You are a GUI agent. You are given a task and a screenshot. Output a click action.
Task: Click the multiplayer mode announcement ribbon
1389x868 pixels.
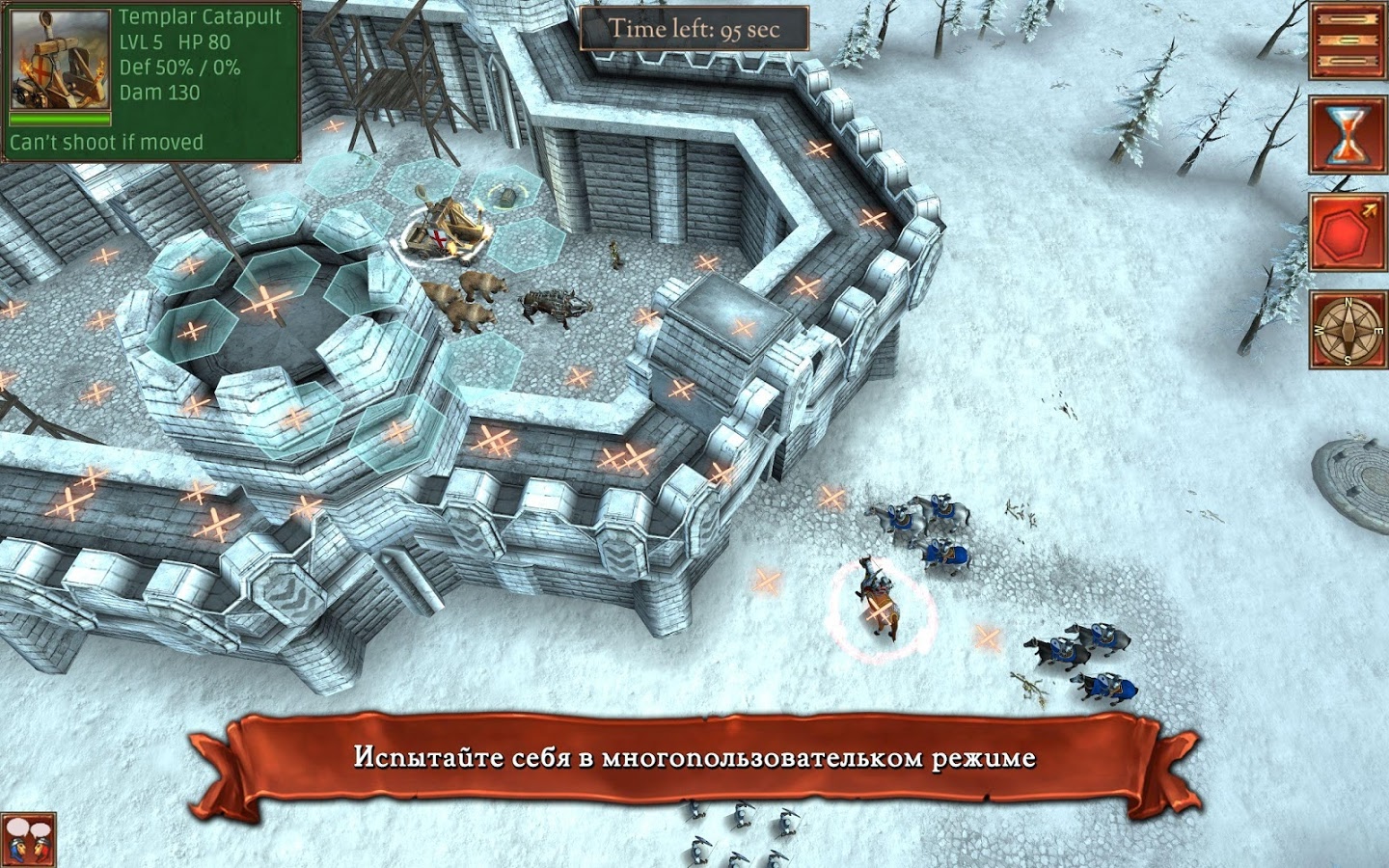pyautogui.click(x=694, y=757)
